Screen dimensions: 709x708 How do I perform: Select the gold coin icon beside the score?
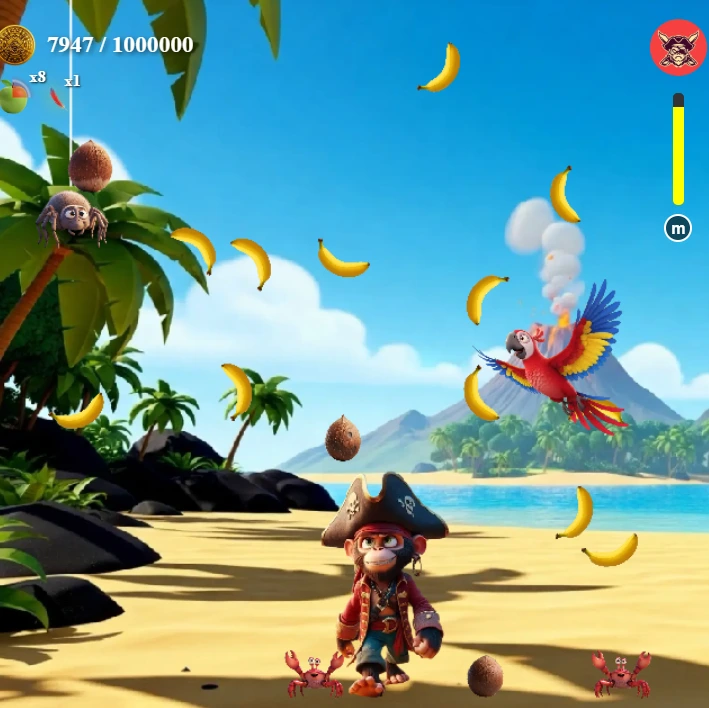[17, 45]
